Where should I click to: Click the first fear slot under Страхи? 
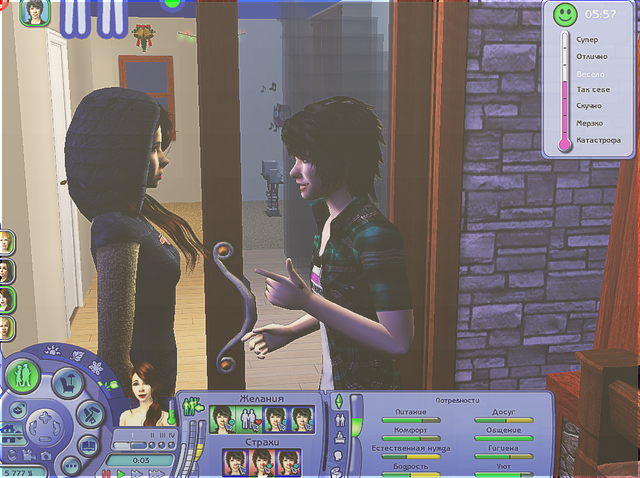pyautogui.click(x=236, y=463)
